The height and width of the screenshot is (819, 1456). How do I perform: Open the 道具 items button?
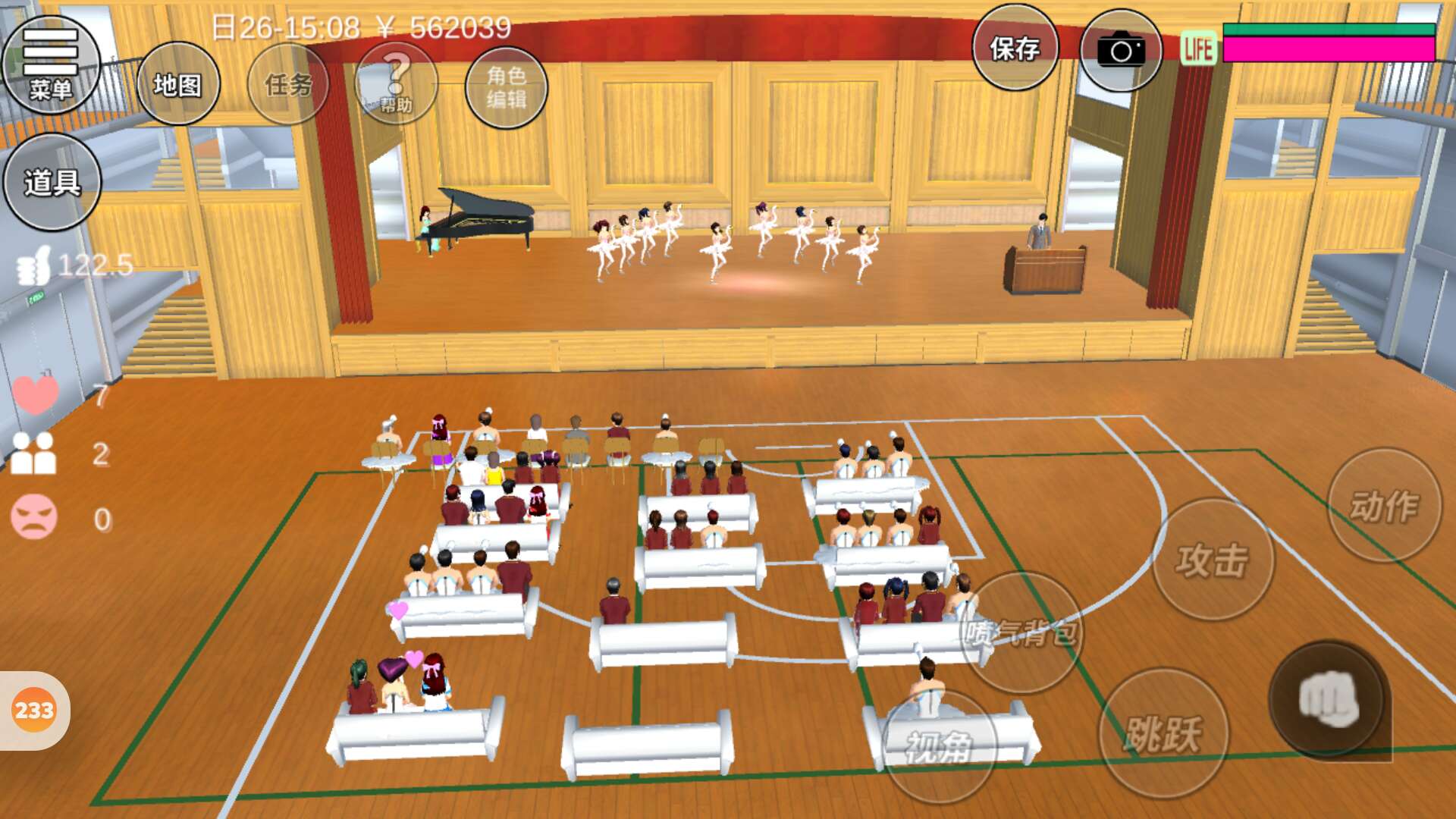(52, 182)
